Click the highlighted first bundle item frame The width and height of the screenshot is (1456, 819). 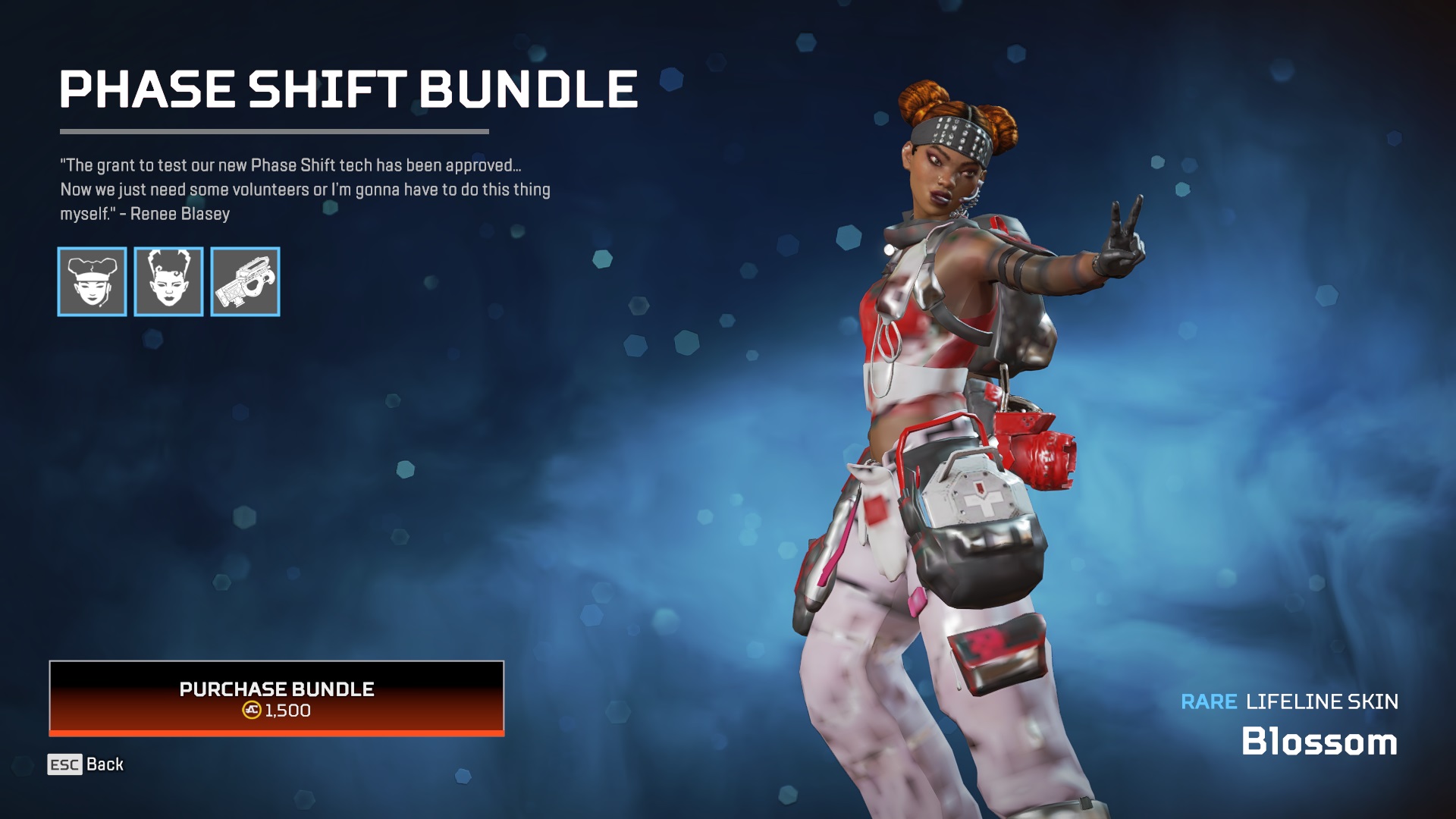[93, 282]
